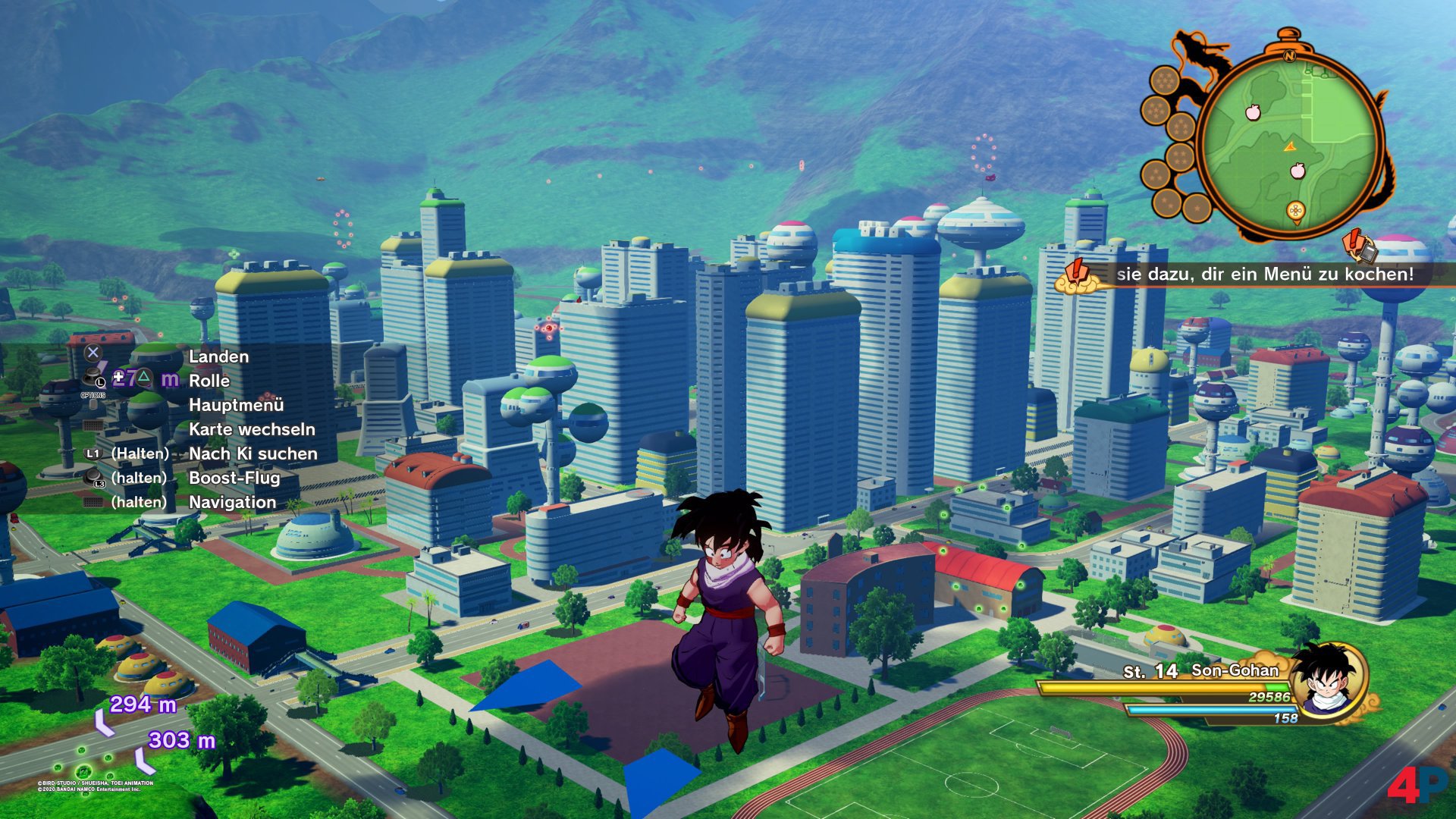The width and height of the screenshot is (1456, 819).
Task: Click Son-Gohan's character portrait
Action: click(1328, 680)
